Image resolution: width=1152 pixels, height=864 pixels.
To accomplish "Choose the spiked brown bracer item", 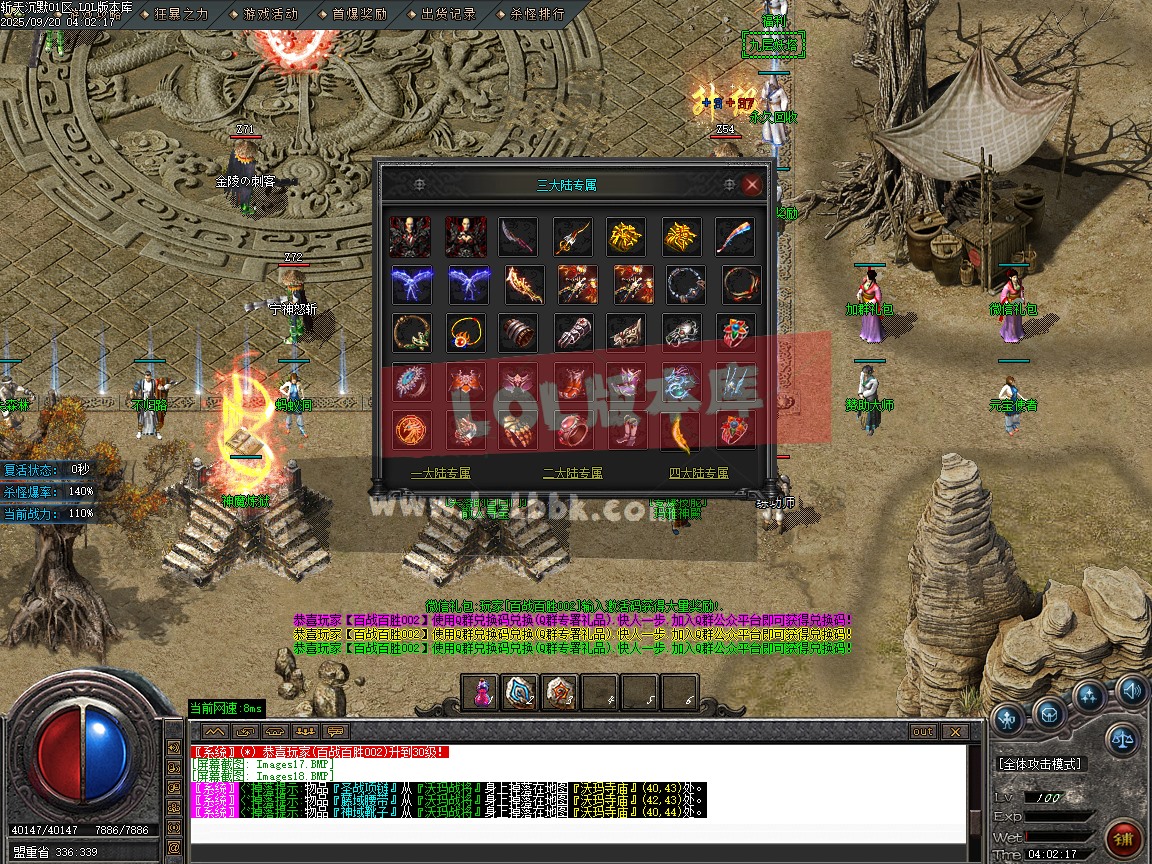I will [x=520, y=333].
